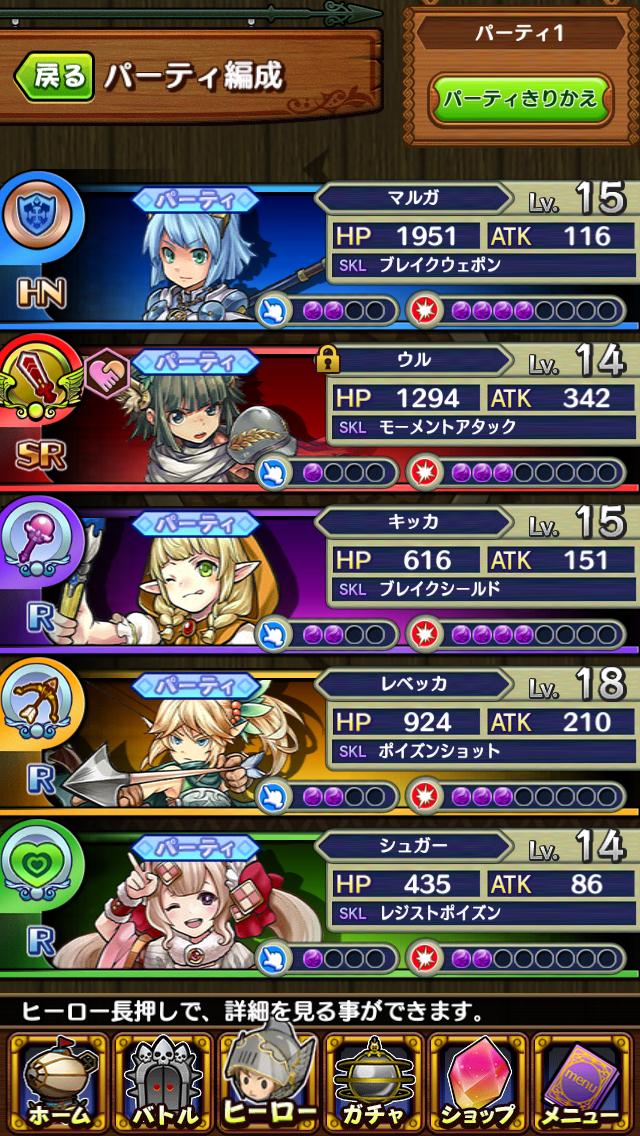
Task: Go back with the 戻る button
Action: 54,77
